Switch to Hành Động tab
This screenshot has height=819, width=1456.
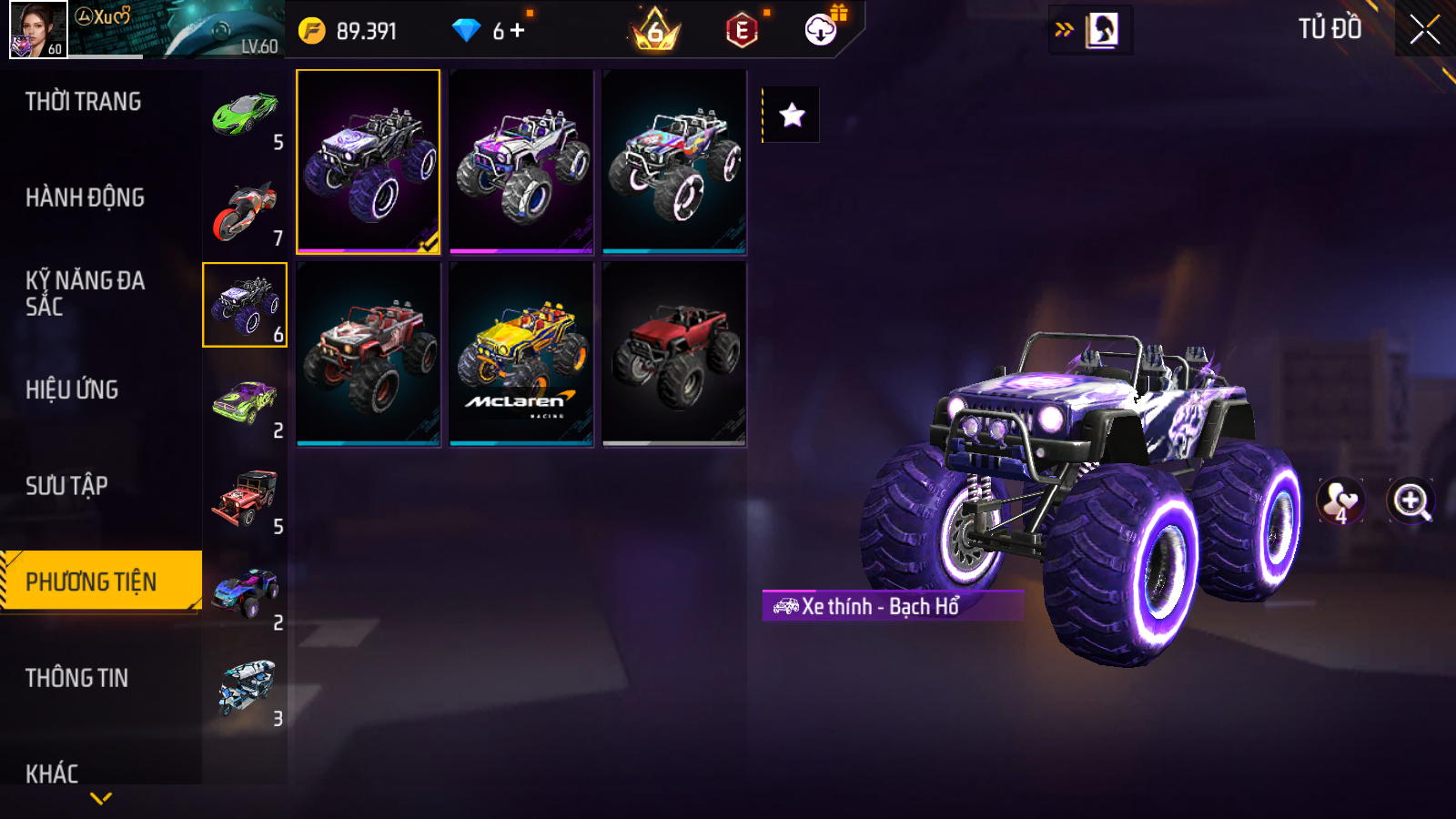(86, 197)
